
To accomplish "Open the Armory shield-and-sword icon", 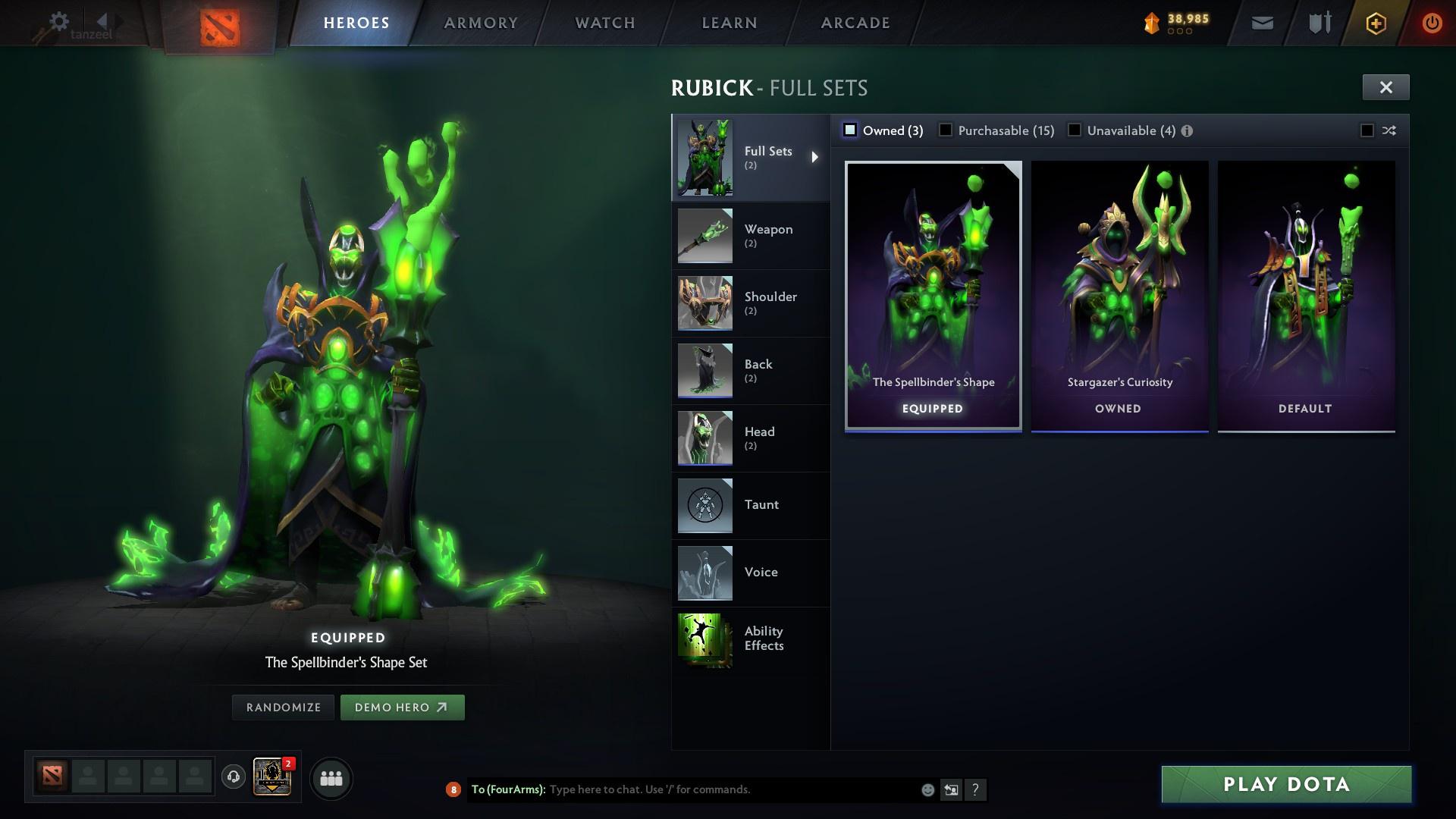I will point(1318,23).
